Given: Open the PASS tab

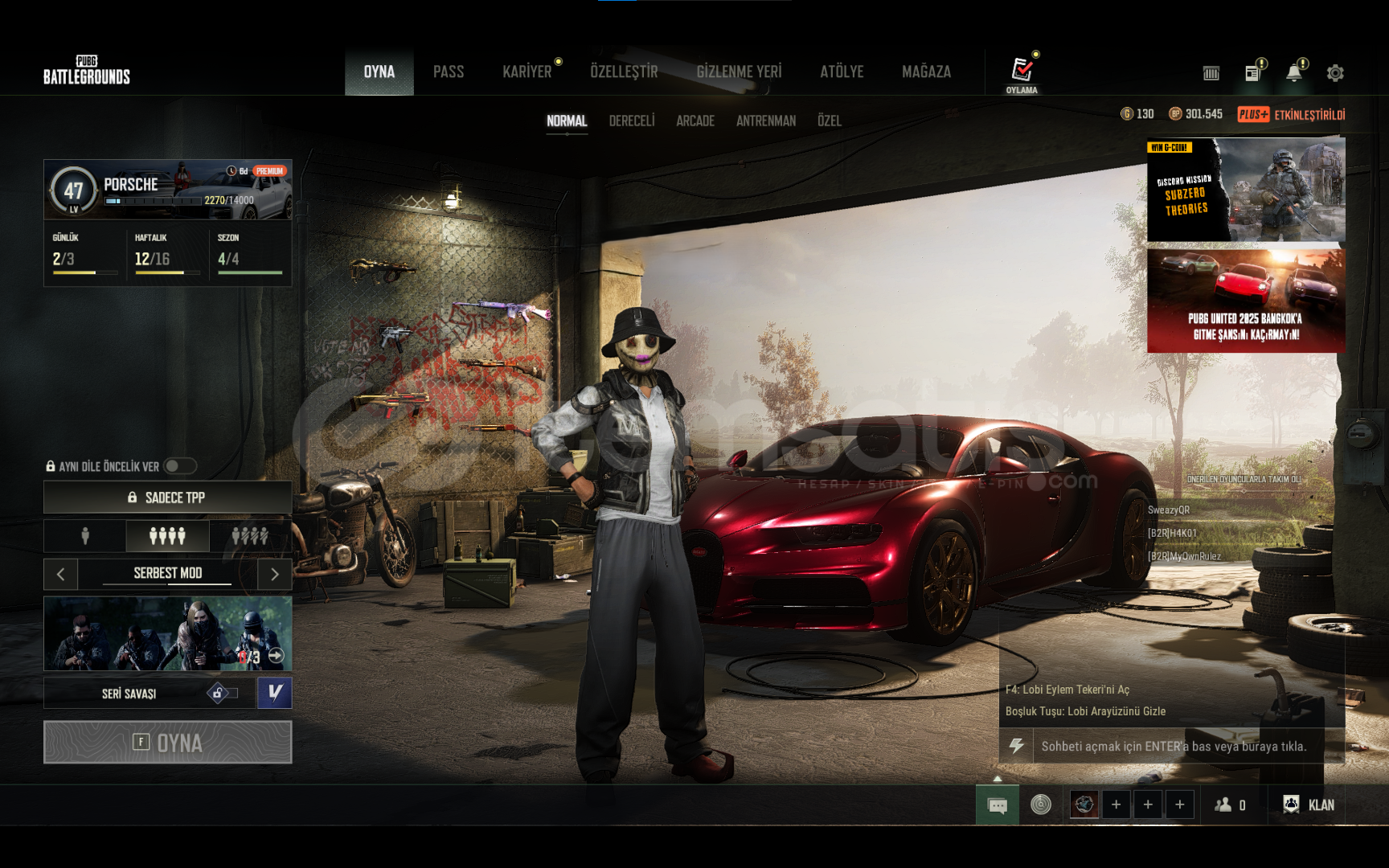Looking at the screenshot, I should pos(449,72).
